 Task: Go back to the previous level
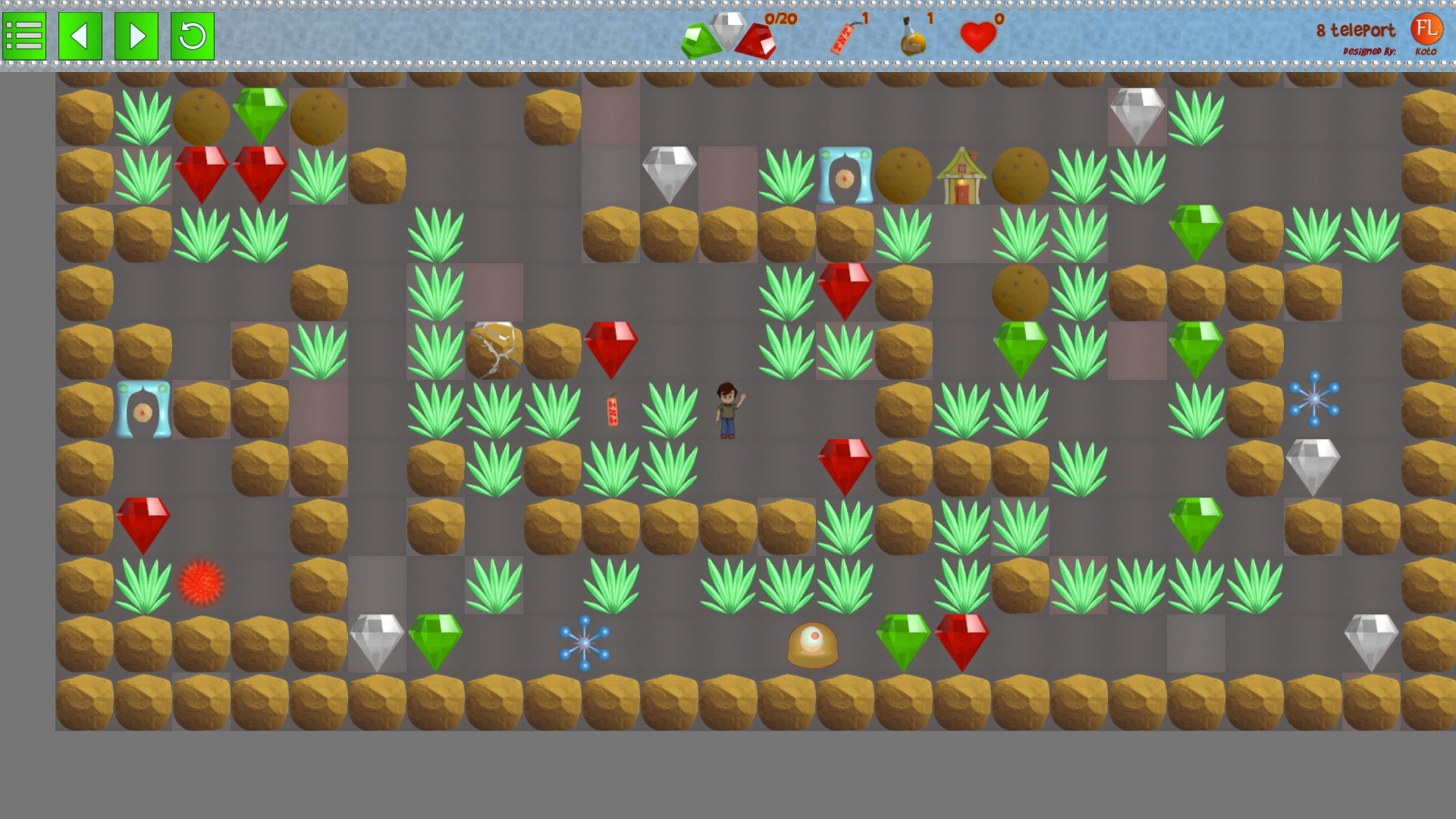[x=80, y=36]
